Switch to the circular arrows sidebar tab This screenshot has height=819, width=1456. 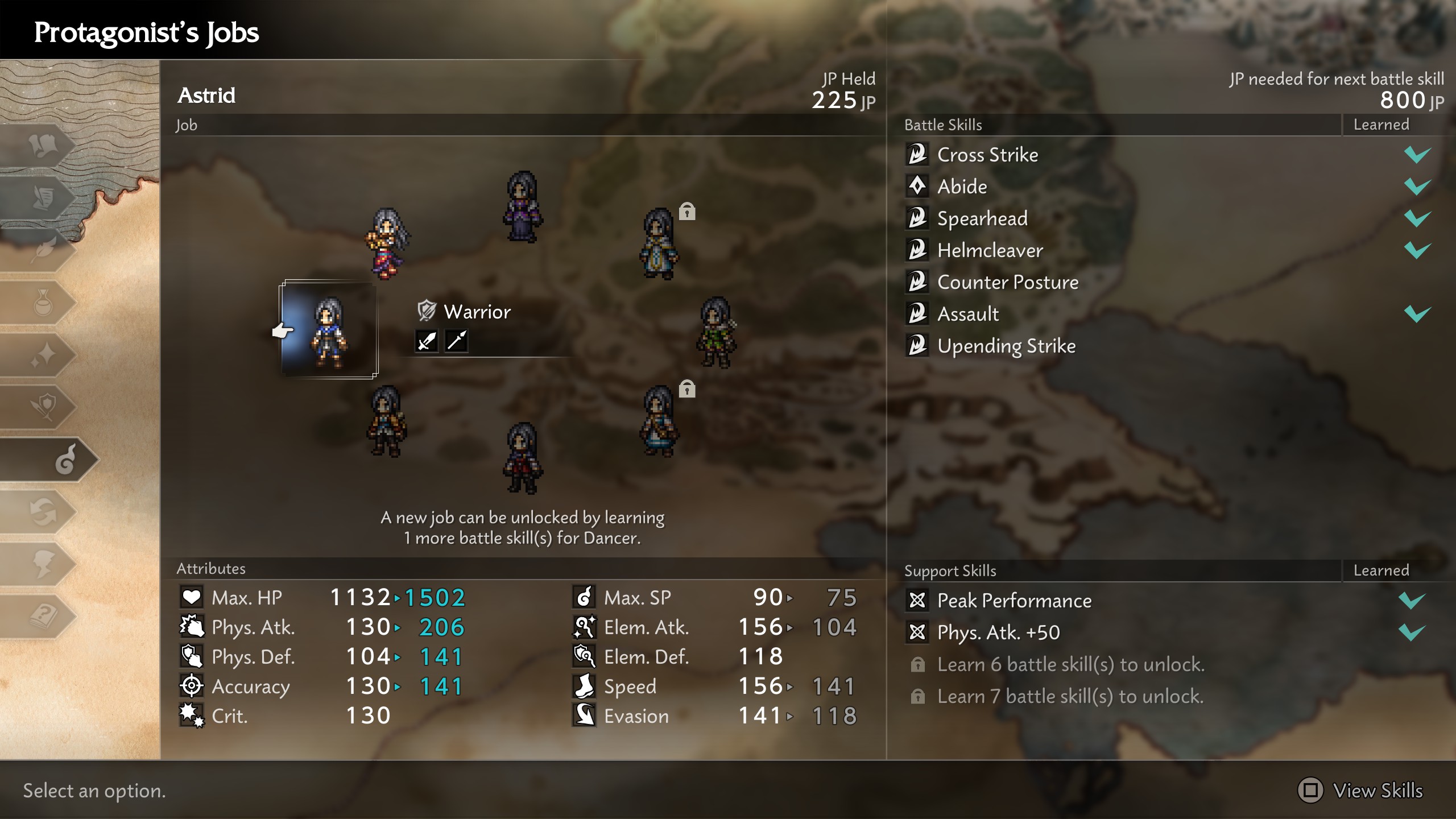point(43,512)
